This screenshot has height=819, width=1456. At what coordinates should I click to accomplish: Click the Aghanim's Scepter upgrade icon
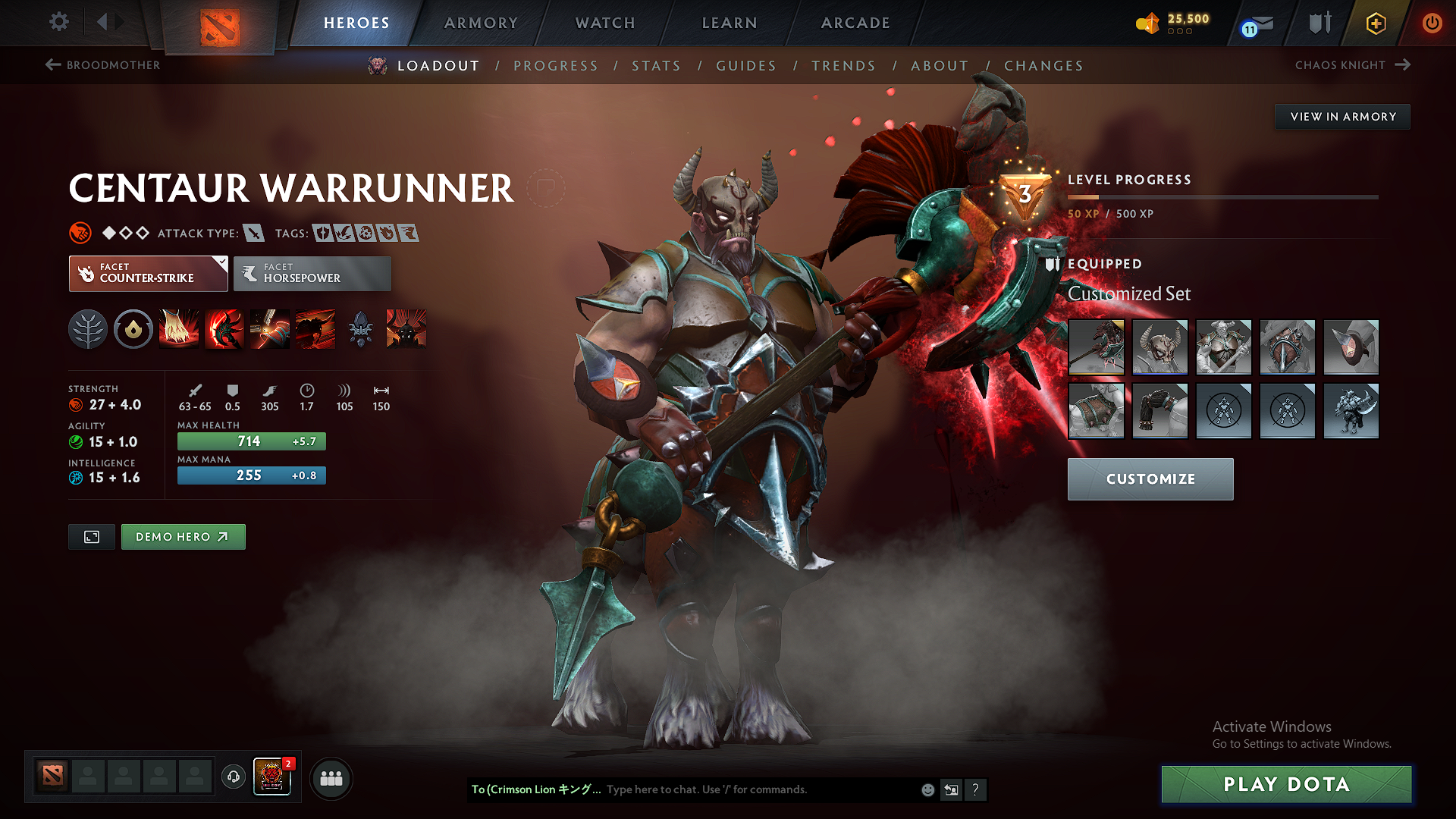click(x=360, y=329)
